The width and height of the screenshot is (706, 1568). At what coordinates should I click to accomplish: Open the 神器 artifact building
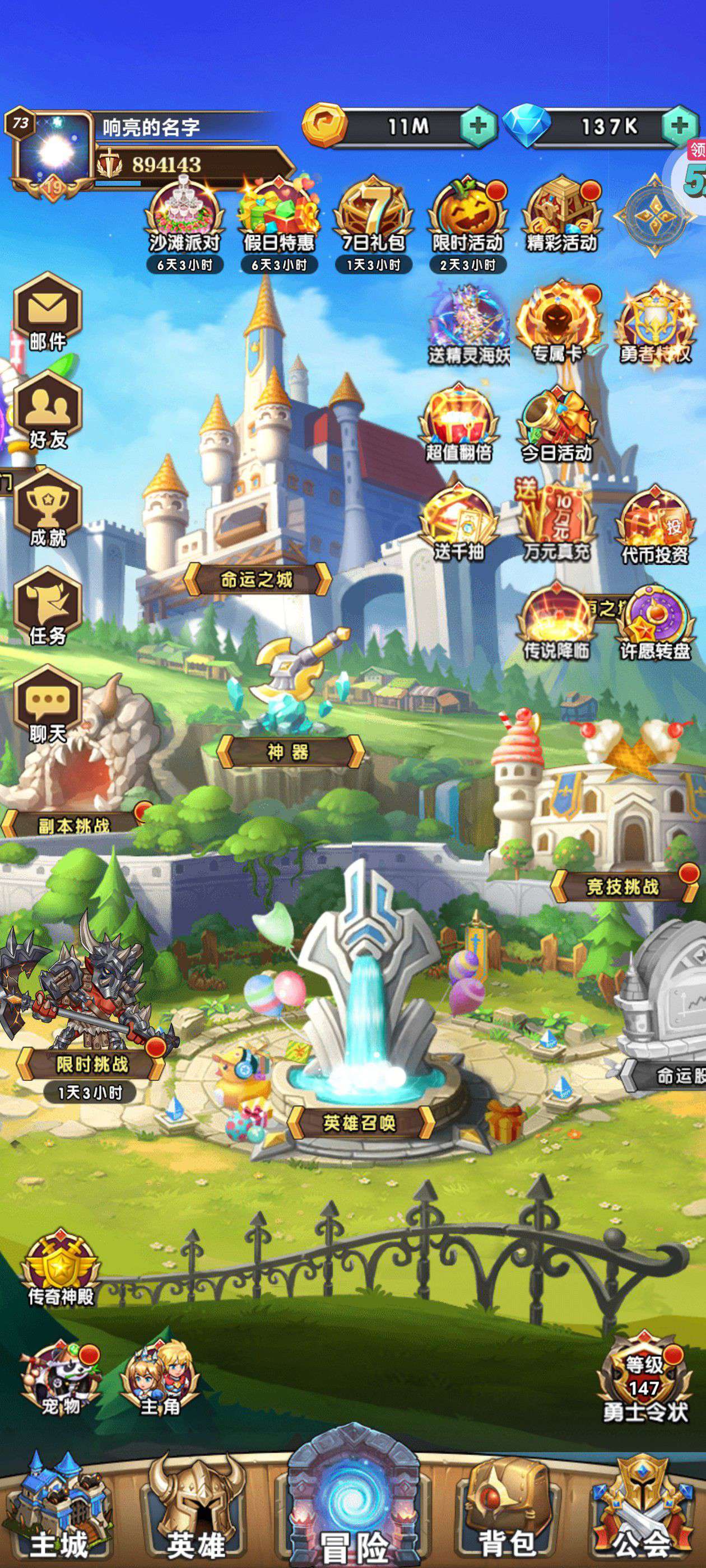click(x=288, y=752)
